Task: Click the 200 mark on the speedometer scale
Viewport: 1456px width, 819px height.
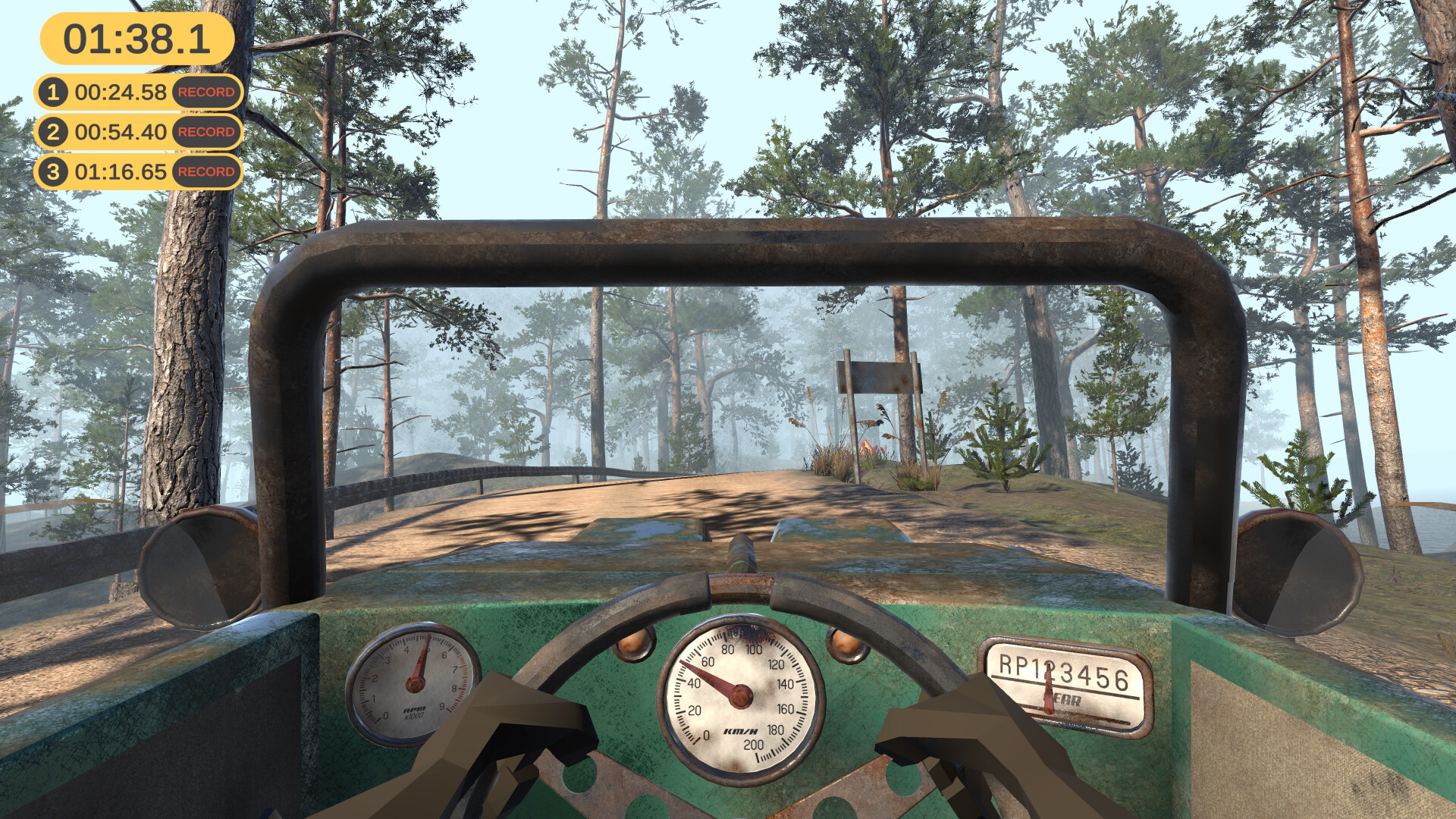Action: point(753,745)
